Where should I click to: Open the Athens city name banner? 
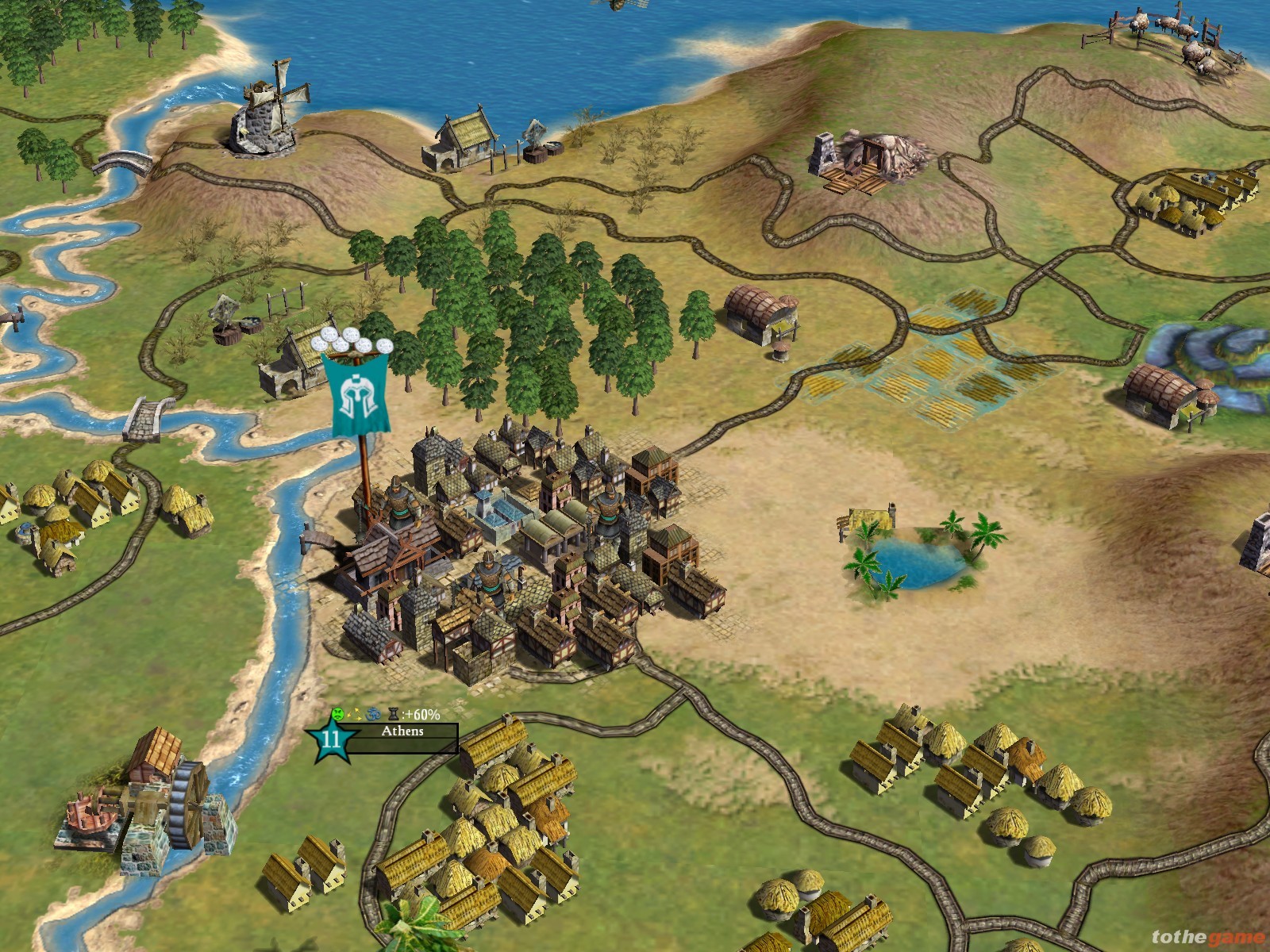[x=402, y=731]
